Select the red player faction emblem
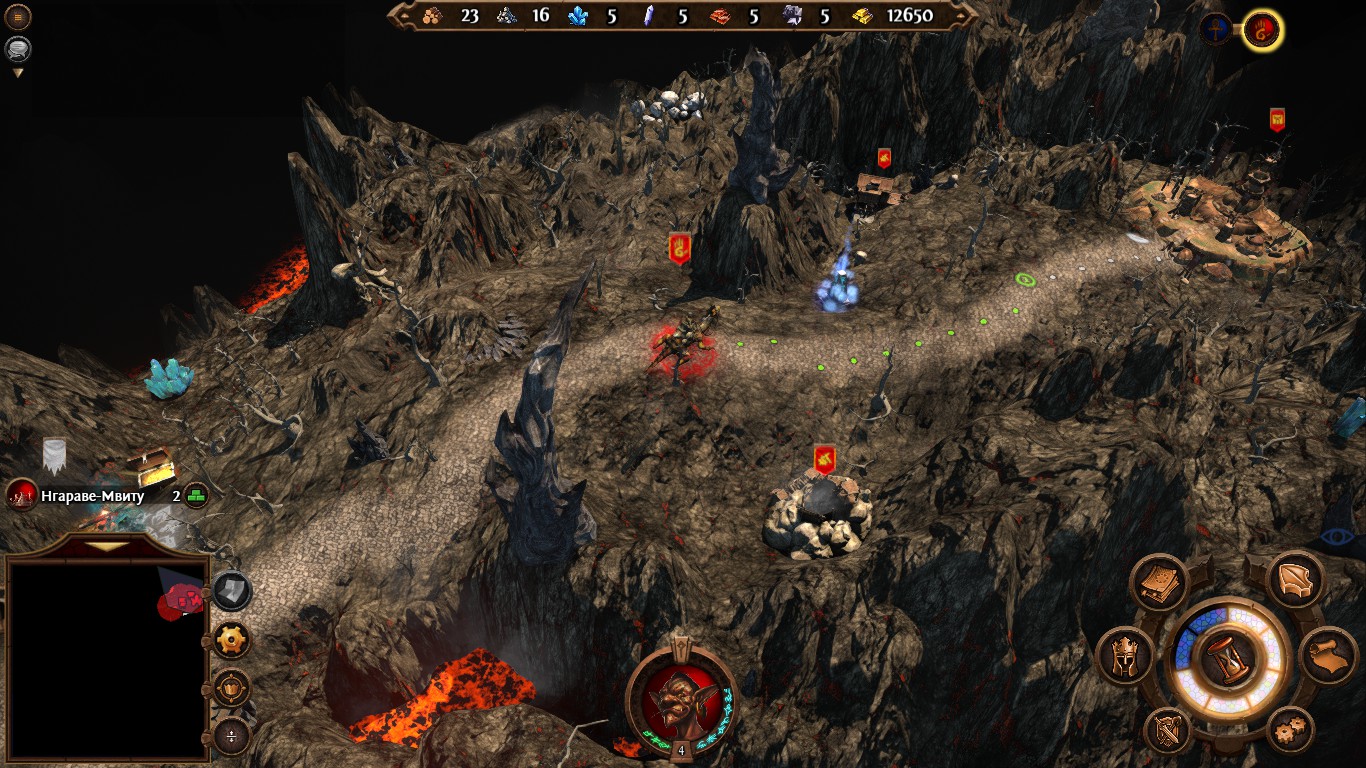Screen dimensions: 1366x768 tap(1262, 30)
